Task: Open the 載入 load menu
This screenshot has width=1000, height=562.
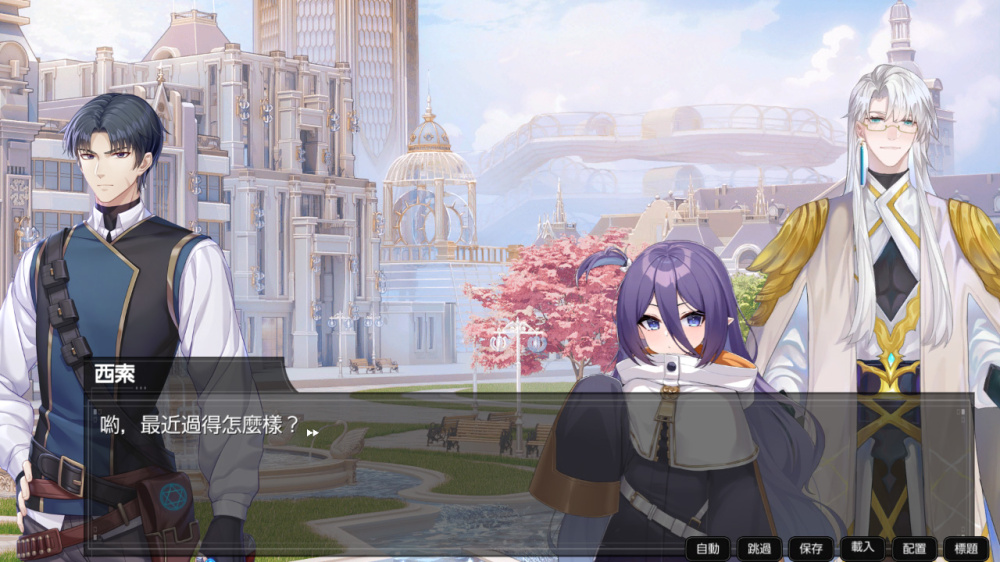Action: point(862,547)
